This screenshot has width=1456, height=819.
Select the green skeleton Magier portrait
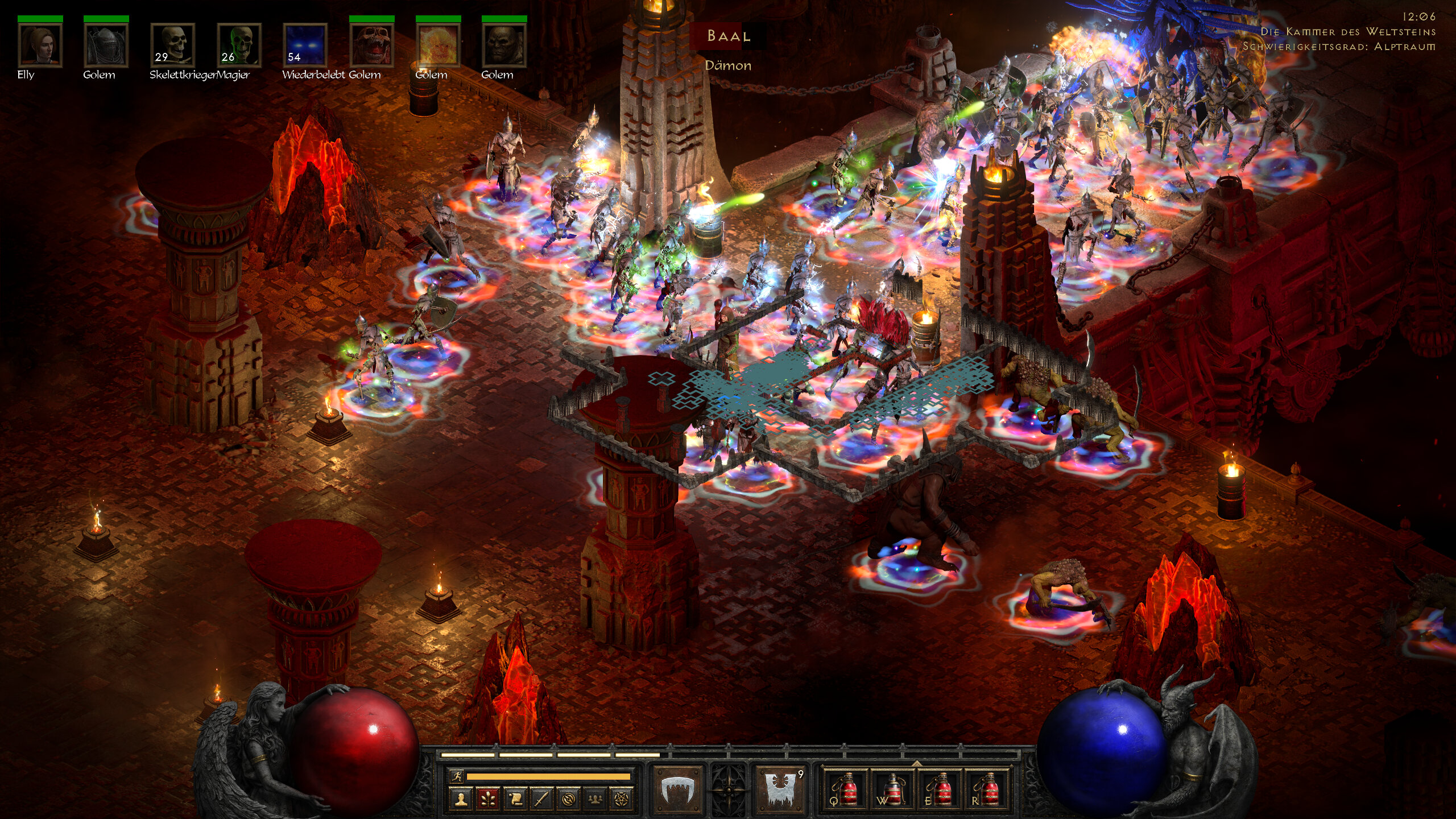click(x=239, y=45)
